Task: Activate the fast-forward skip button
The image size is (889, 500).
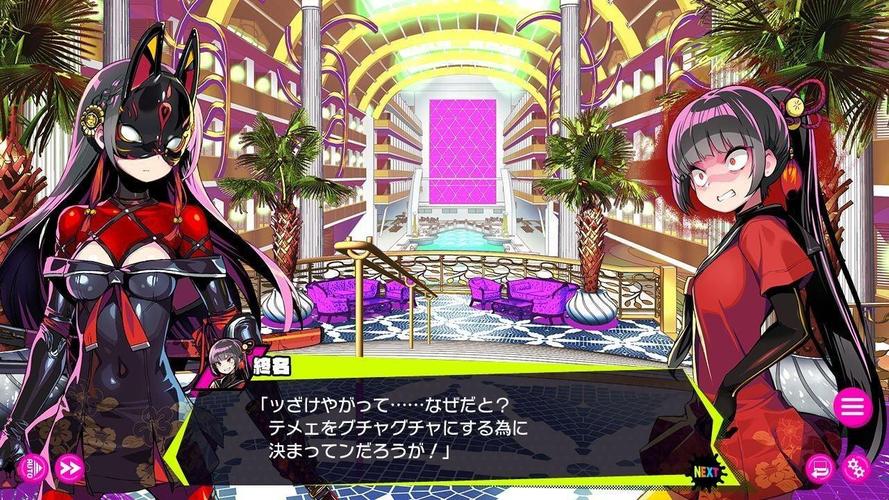Action: (69, 467)
